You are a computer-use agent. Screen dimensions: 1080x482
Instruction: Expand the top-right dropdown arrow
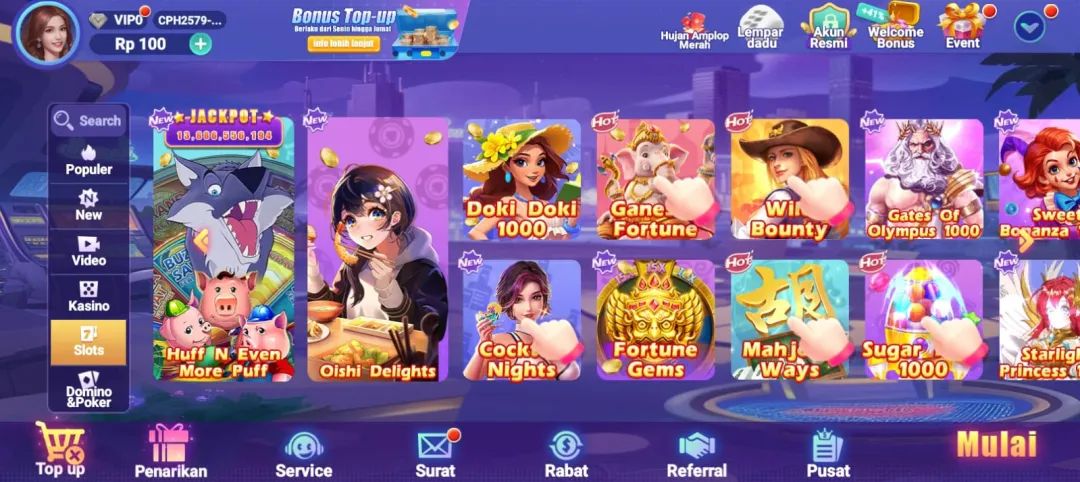1029,26
